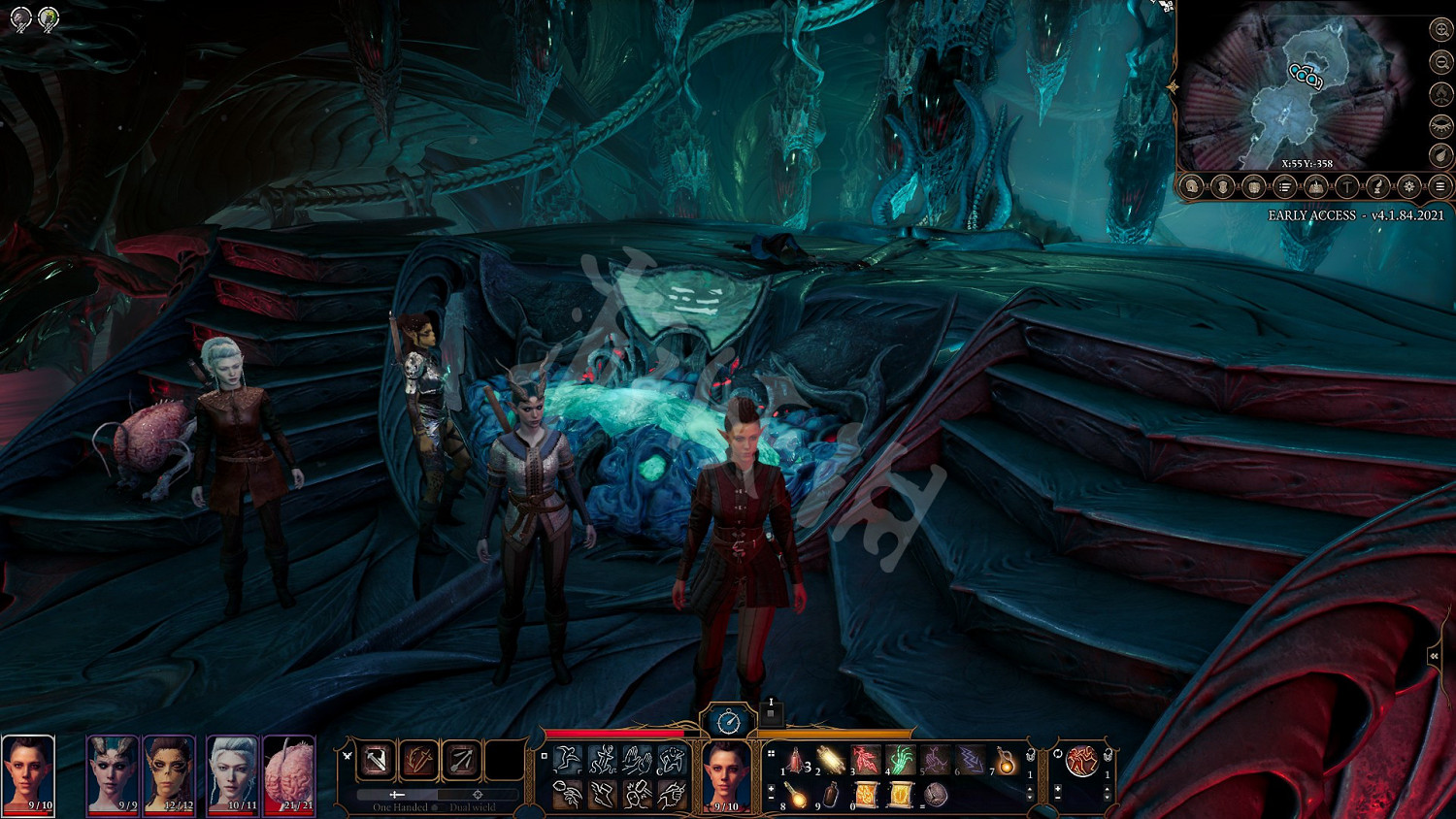The image size is (1456, 819).
Task: Open the campfire rest button
Action: coord(1441,94)
